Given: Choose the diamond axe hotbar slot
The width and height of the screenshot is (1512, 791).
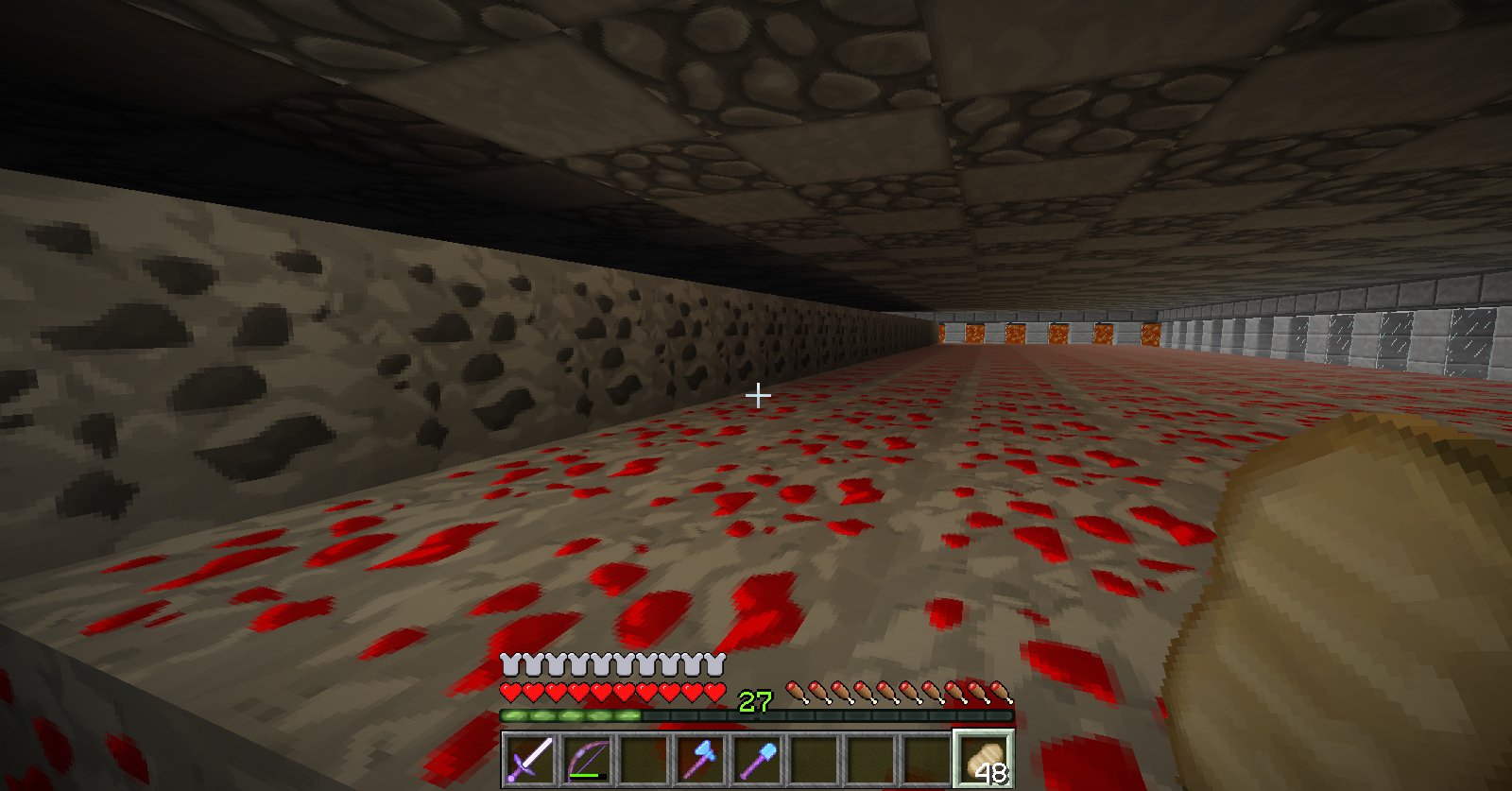Looking at the screenshot, I should click(700, 759).
